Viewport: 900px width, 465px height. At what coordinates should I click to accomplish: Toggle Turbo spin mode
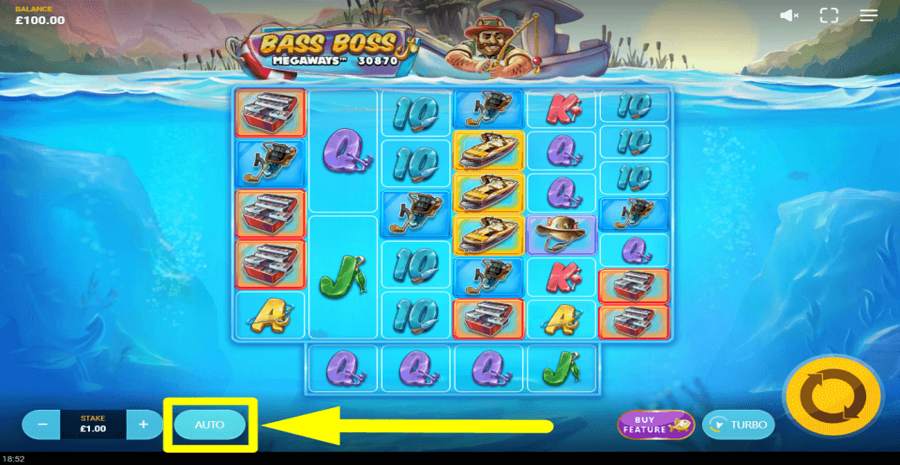[738, 425]
